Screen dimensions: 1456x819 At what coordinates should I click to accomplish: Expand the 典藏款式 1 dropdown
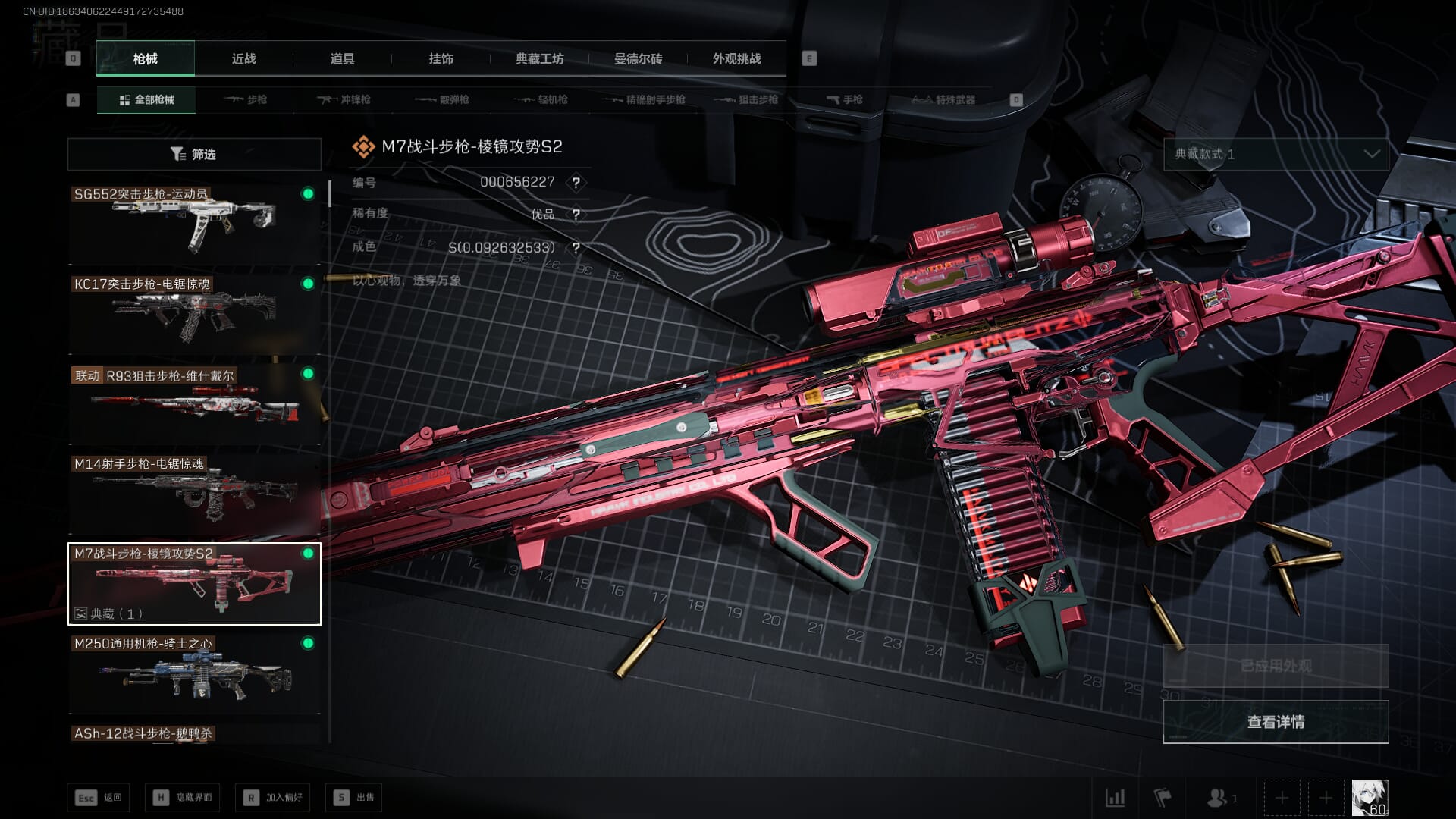(x=1276, y=154)
